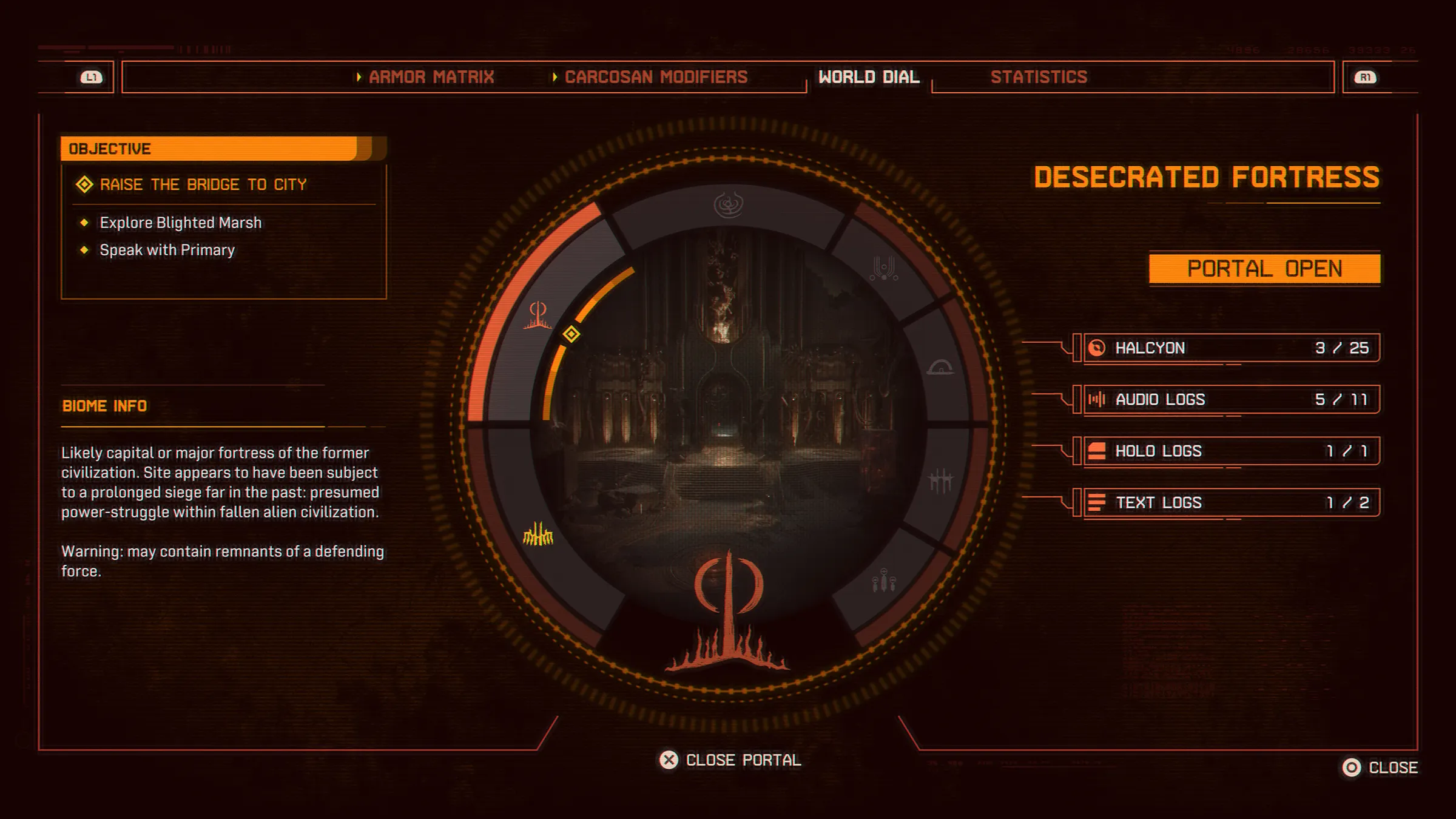The image size is (1456, 819).
Task: Choose the Holo Logs row
Action: pyautogui.click(x=1232, y=451)
